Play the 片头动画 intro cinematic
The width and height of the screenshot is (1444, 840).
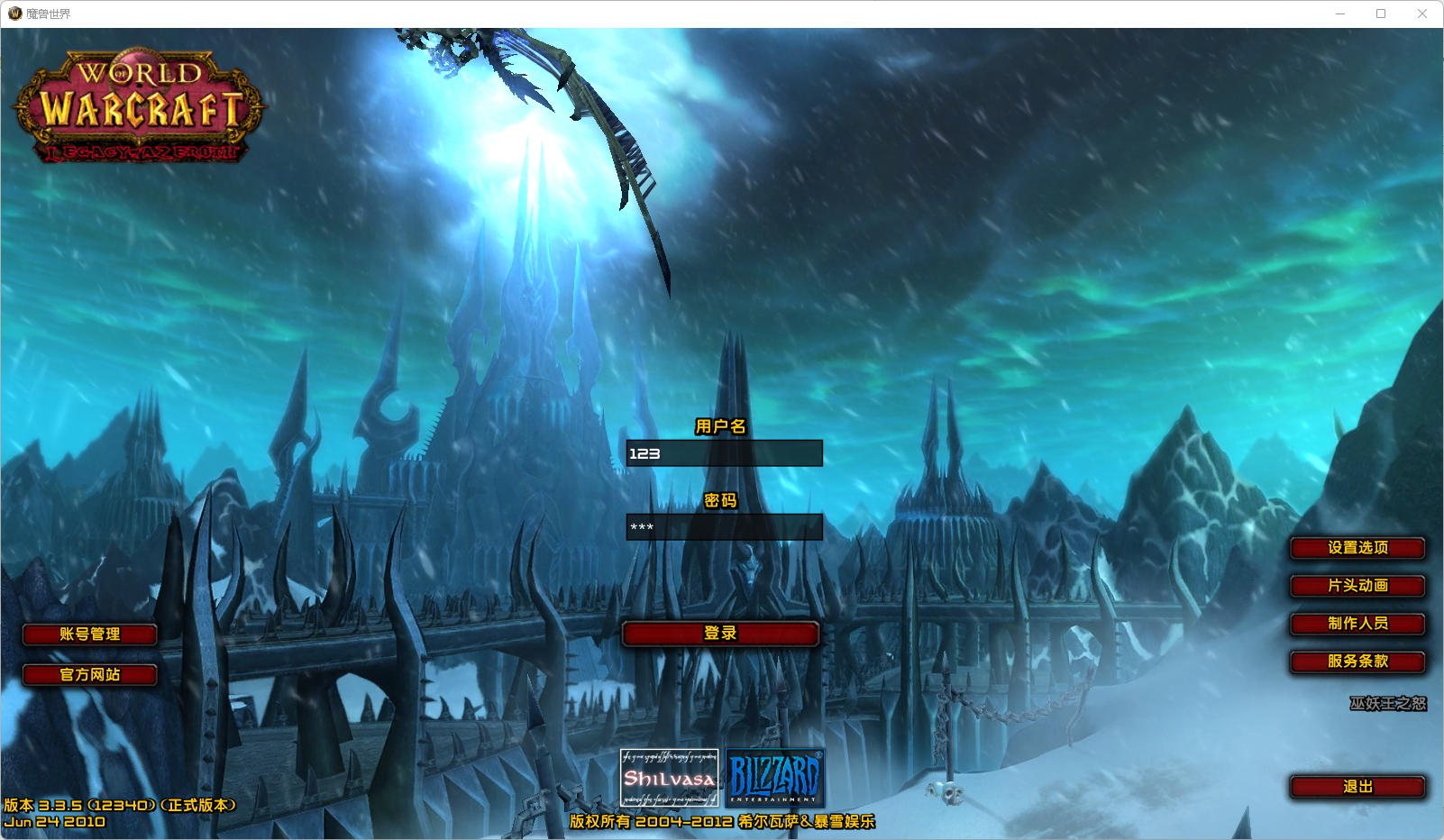(1357, 586)
